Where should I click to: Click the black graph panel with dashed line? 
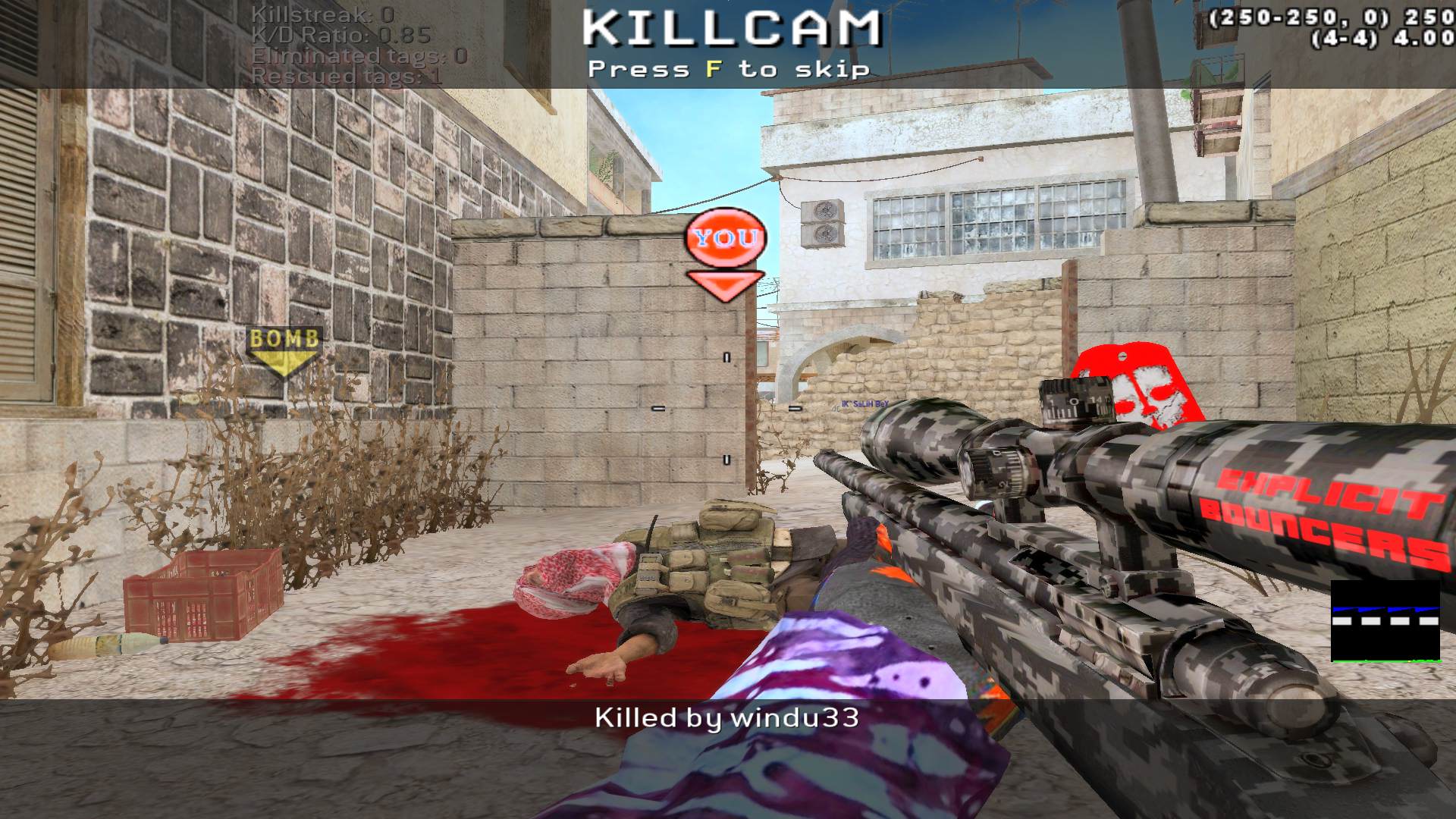(x=1385, y=621)
